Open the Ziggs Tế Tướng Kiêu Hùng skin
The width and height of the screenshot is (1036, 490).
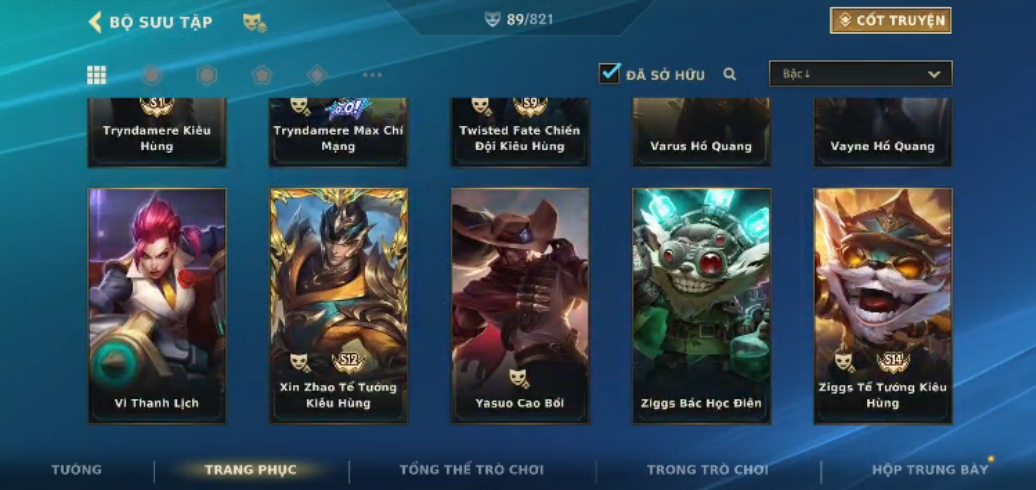click(883, 305)
